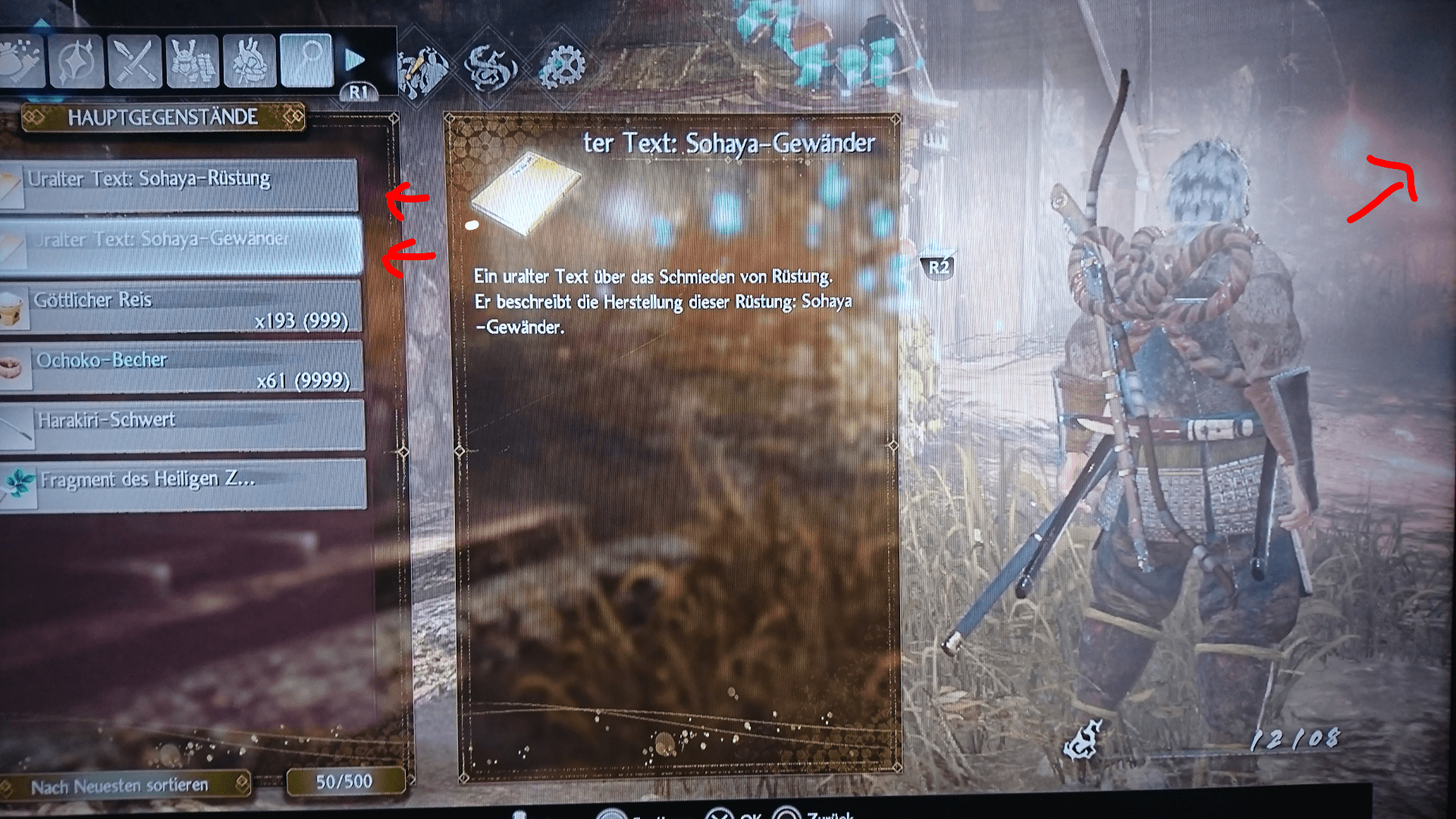Viewport: 1456px width, 819px height.
Task: Select the accessories category icon
Action: point(250,61)
